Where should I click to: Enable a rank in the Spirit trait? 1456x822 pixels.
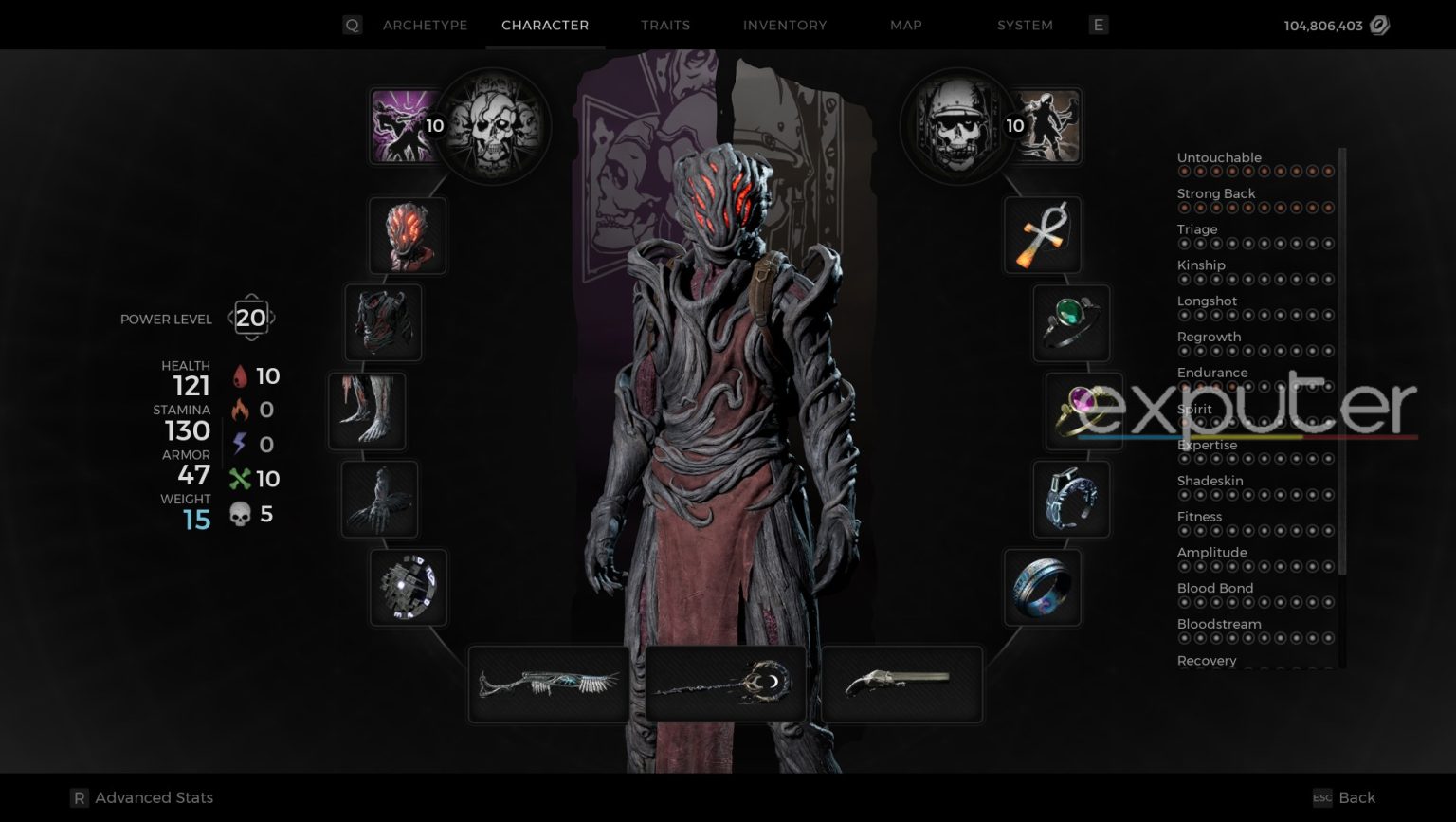pyautogui.click(x=1184, y=423)
